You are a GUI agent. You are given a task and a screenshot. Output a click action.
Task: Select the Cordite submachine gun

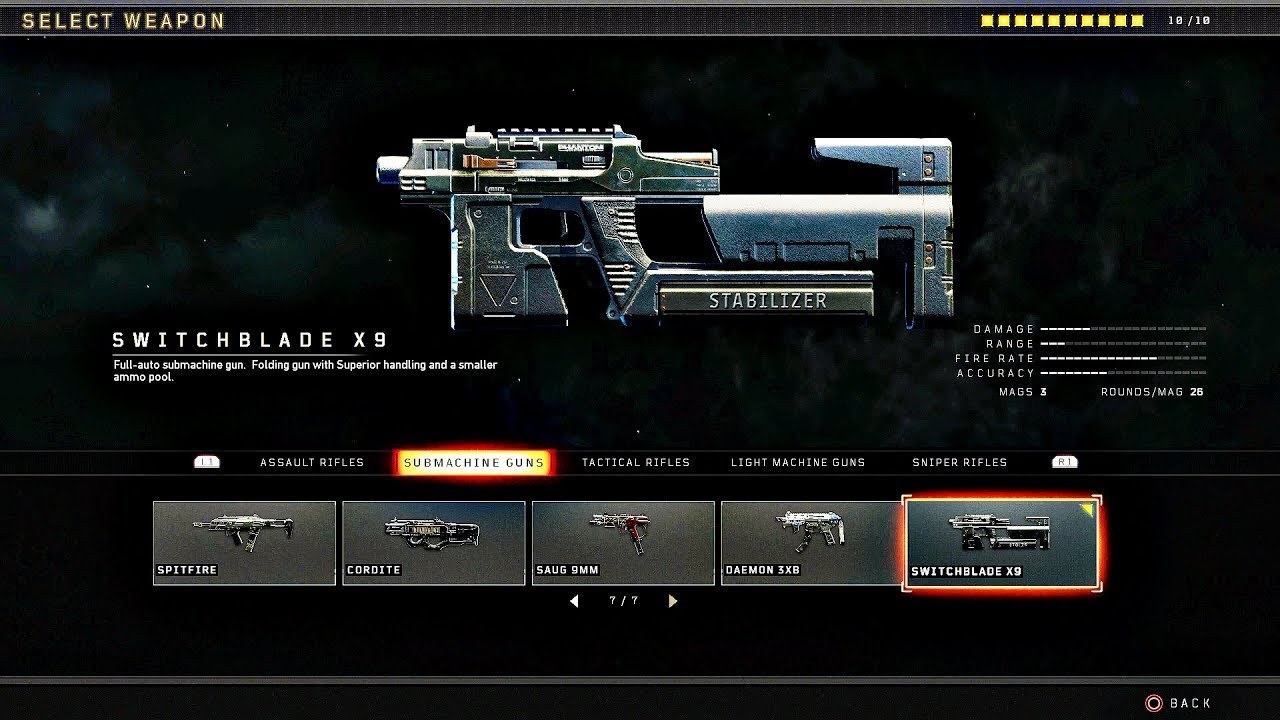(x=433, y=543)
